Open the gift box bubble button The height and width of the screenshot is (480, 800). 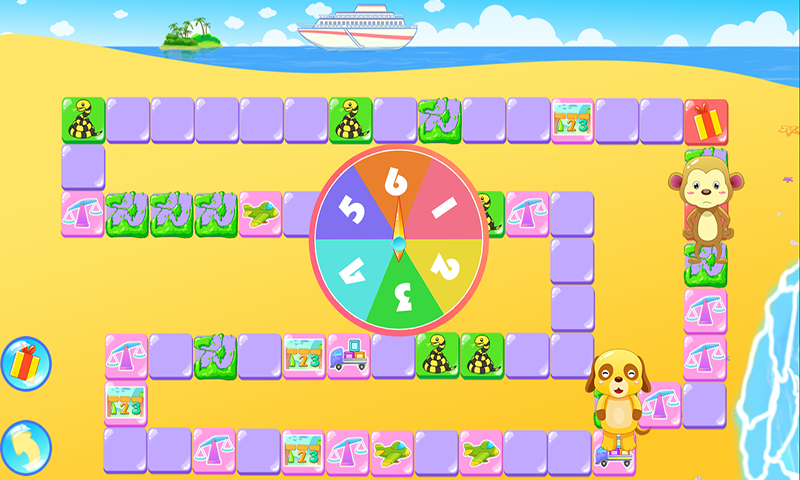24,363
